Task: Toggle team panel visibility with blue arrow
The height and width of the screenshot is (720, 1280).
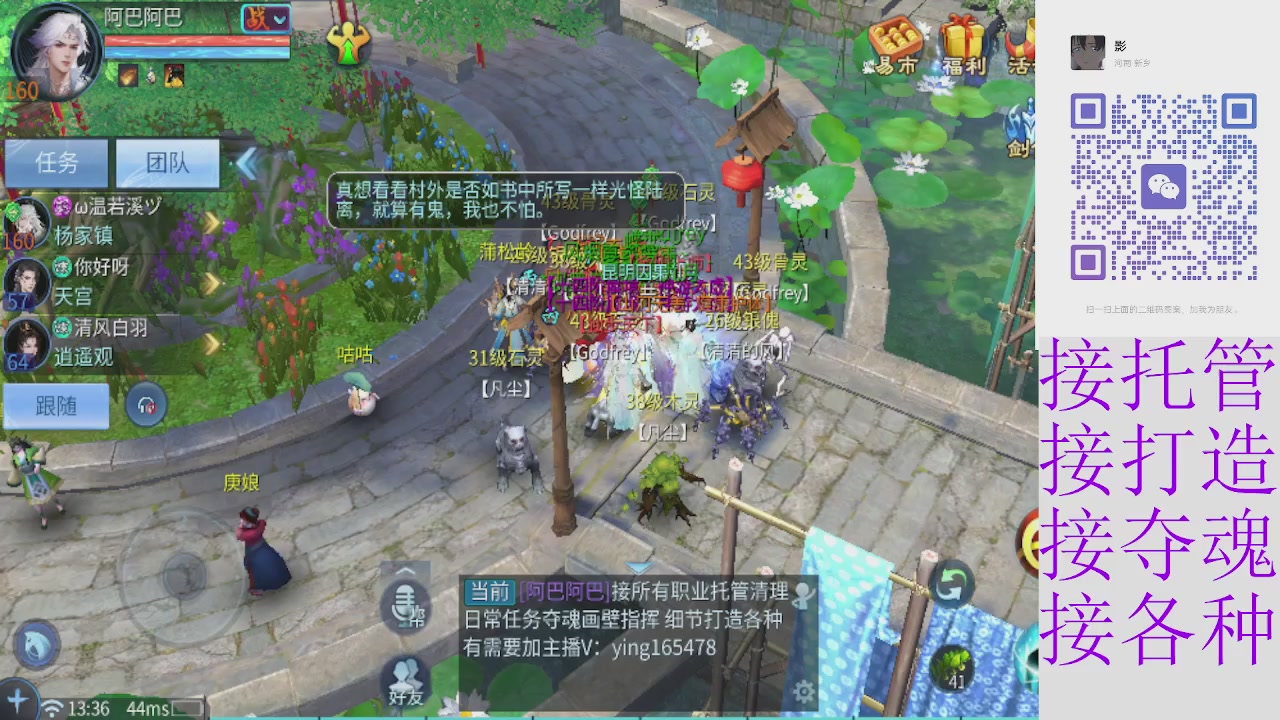Action: click(246, 163)
